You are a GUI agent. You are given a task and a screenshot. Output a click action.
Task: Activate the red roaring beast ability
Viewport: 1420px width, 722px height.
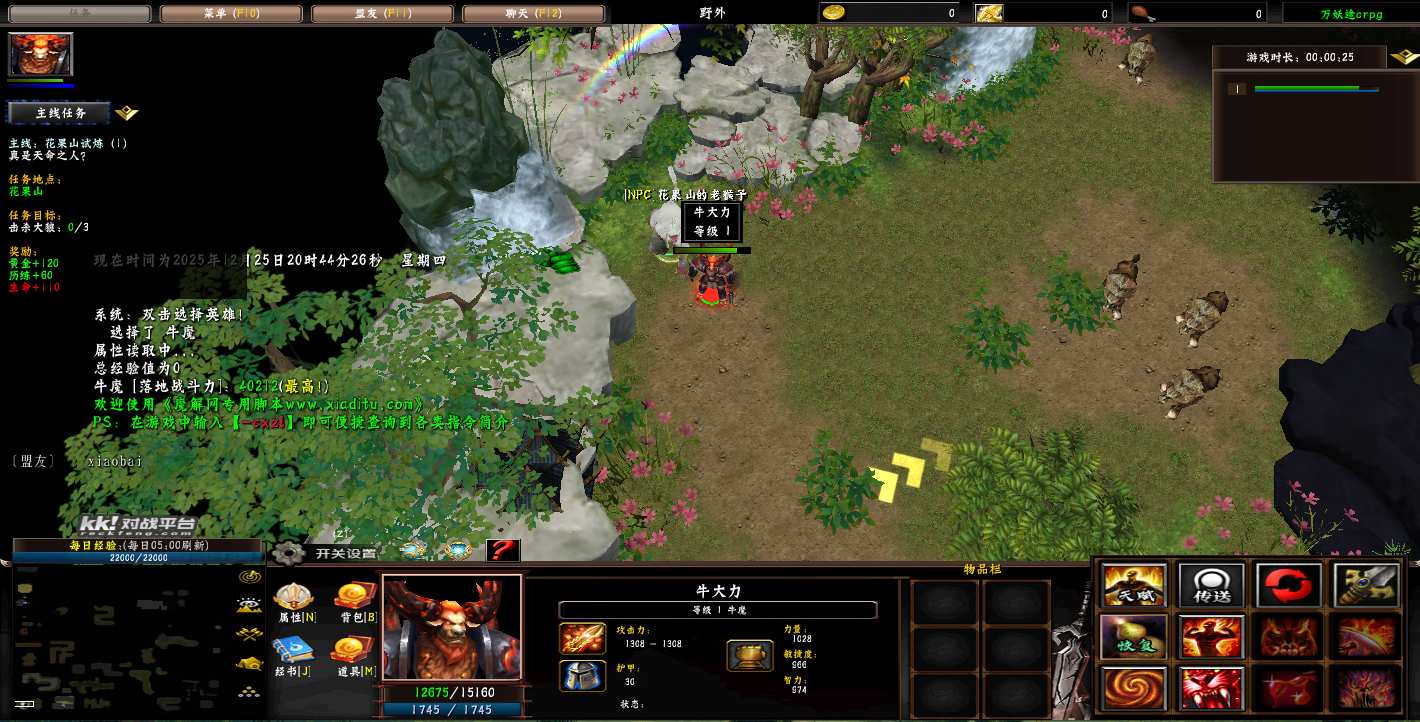coord(1211,689)
